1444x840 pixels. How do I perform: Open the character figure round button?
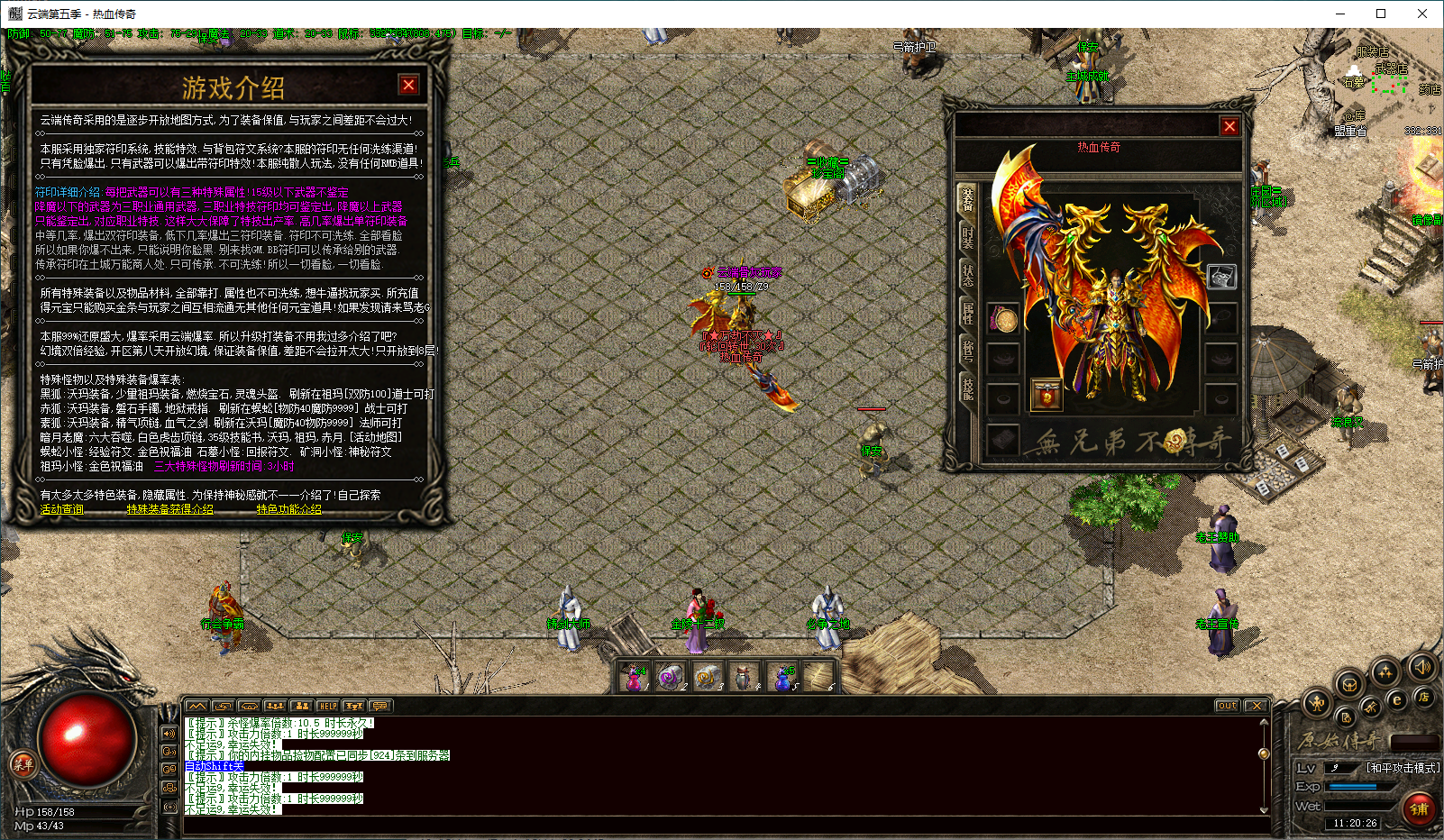point(1317,703)
